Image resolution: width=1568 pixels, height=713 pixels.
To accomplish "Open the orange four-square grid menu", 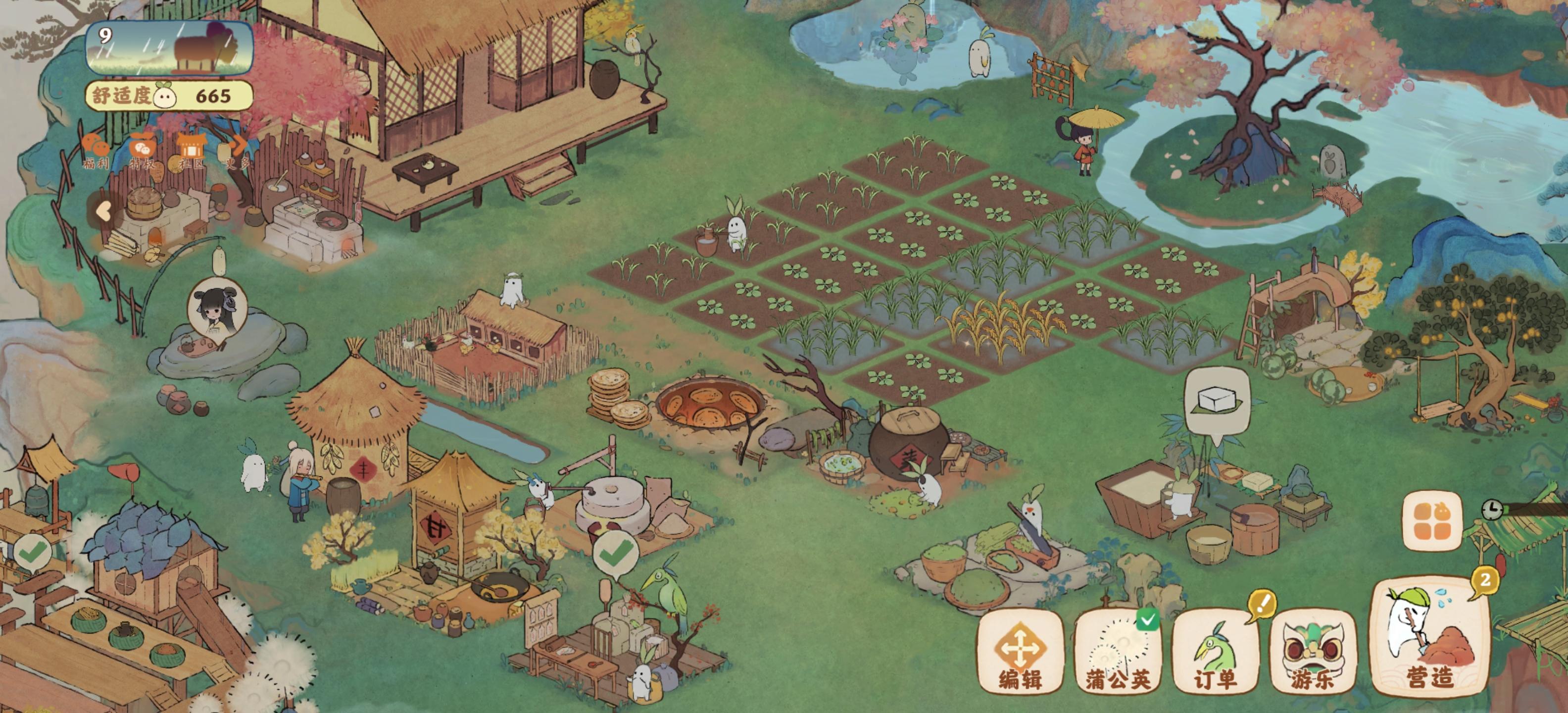I will [1432, 520].
